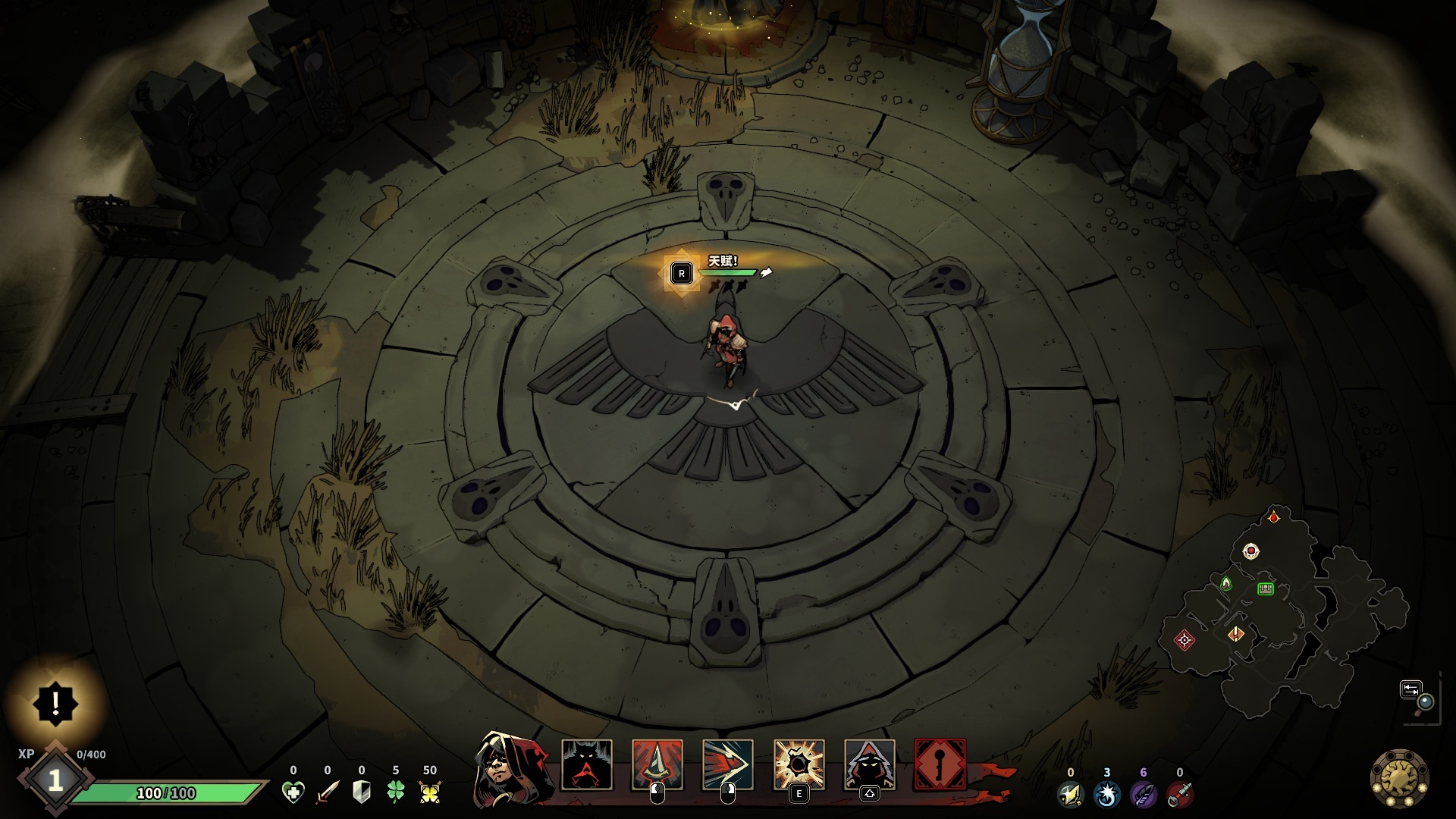Activate the hooded shadow figure ability
The width and height of the screenshot is (1456, 819).
[x=870, y=765]
